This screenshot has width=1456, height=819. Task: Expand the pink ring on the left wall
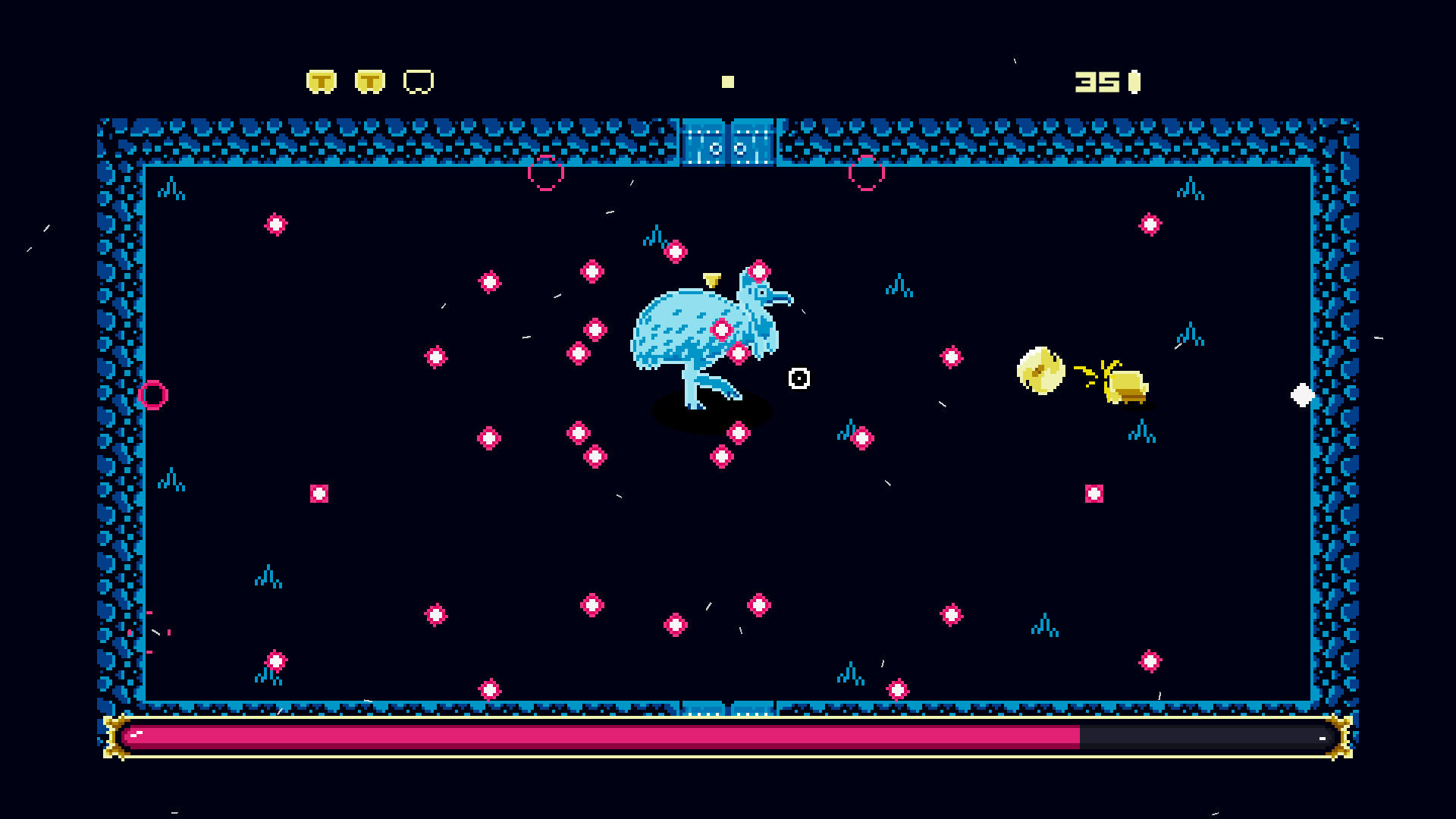click(x=154, y=394)
